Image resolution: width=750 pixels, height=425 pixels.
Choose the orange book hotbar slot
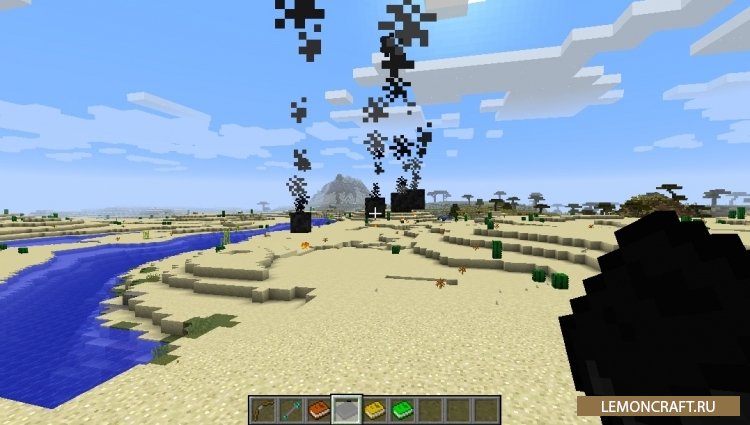(319, 409)
